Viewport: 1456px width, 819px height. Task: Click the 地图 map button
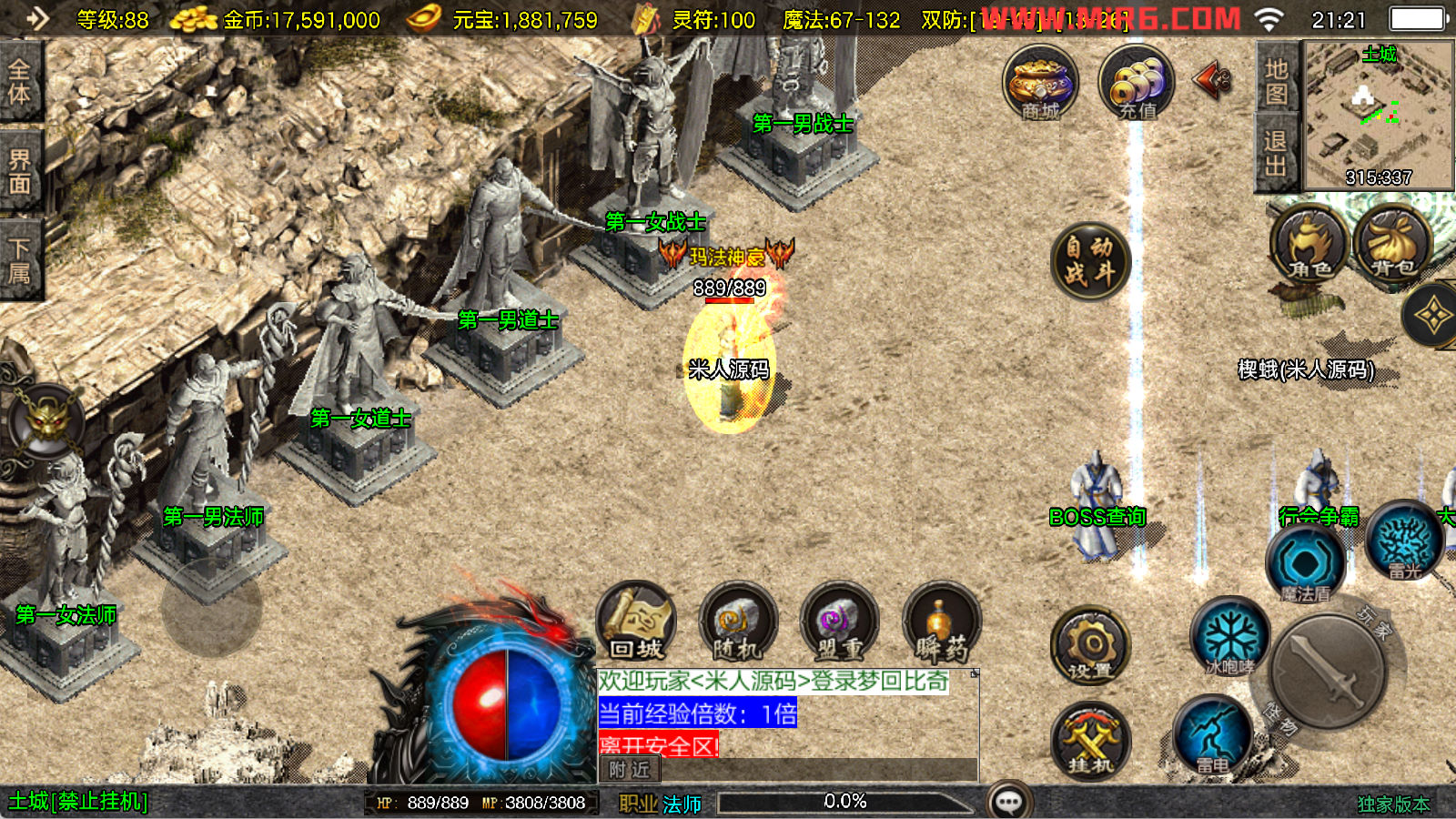click(1275, 80)
